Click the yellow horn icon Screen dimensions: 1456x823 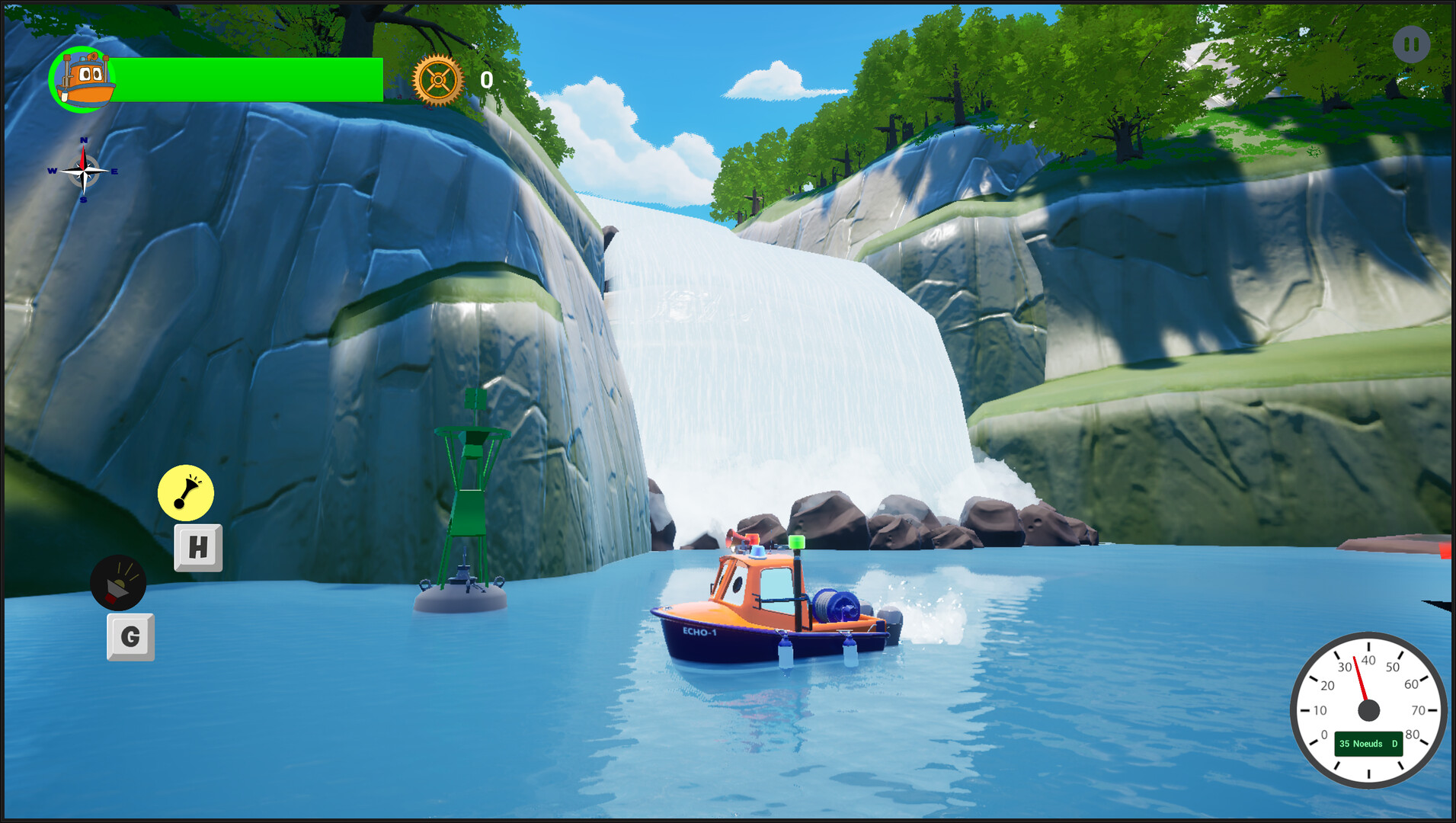click(186, 492)
